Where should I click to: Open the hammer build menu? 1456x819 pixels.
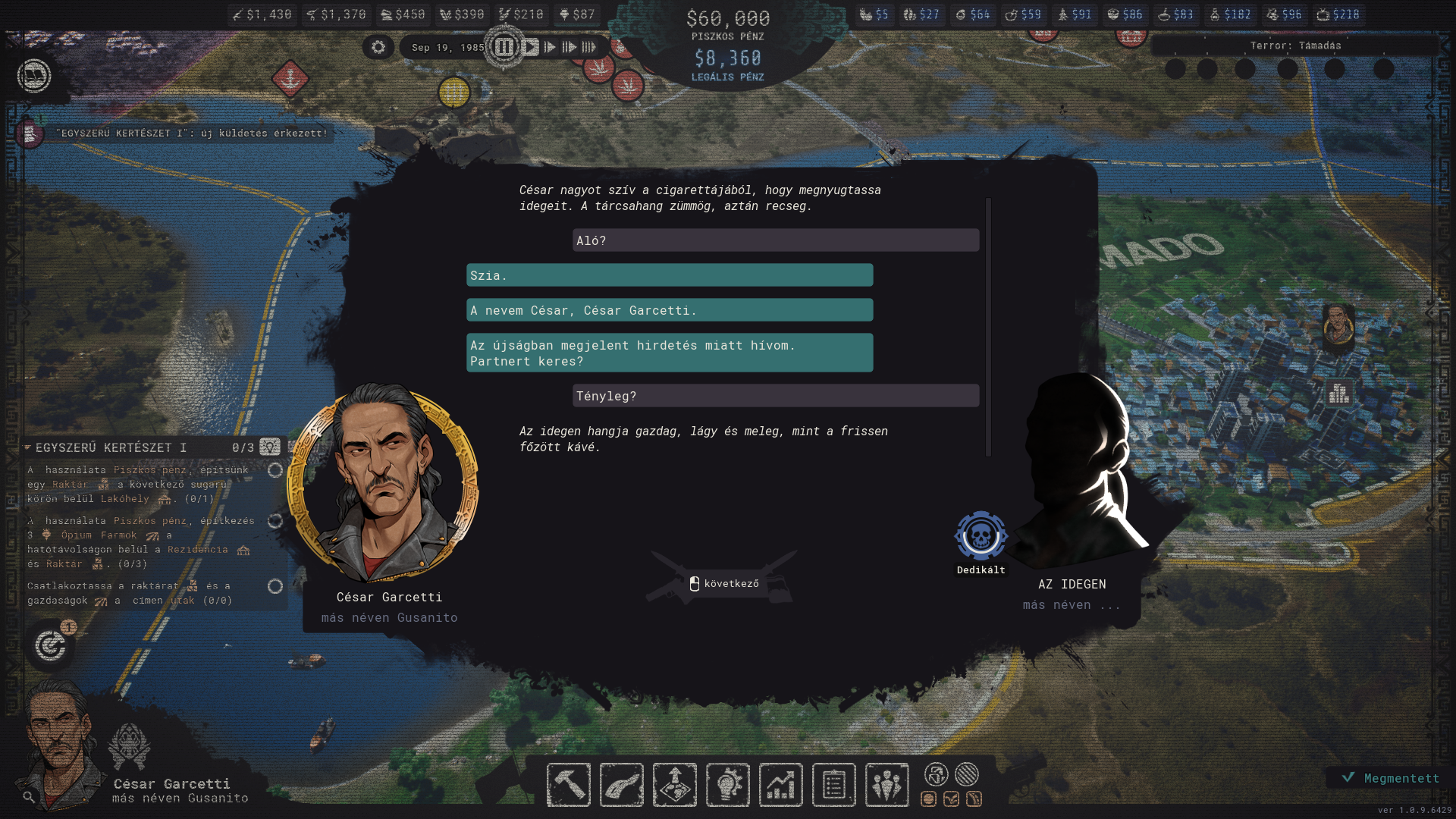point(568,784)
